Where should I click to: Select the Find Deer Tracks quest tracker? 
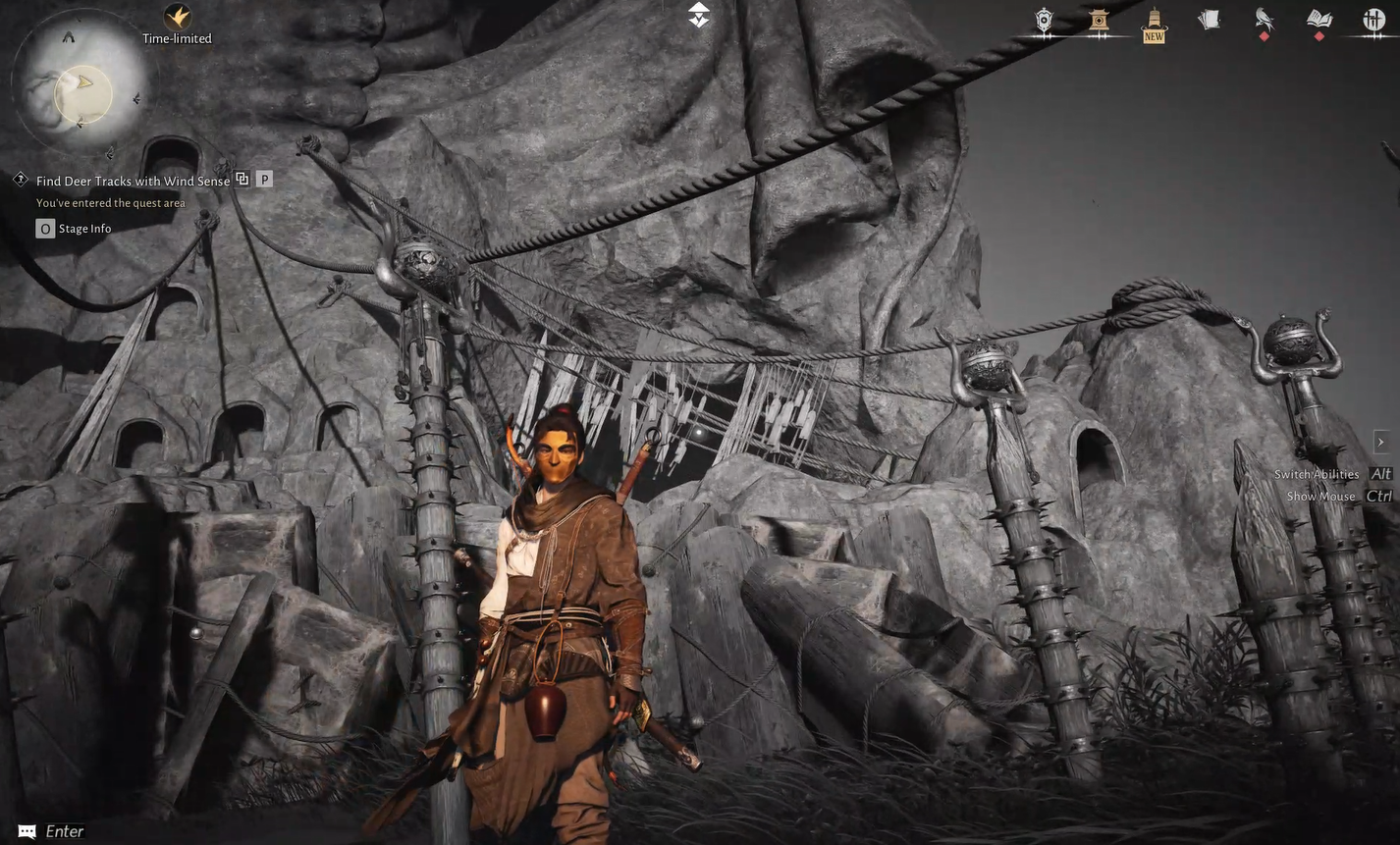pyautogui.click(x=133, y=181)
